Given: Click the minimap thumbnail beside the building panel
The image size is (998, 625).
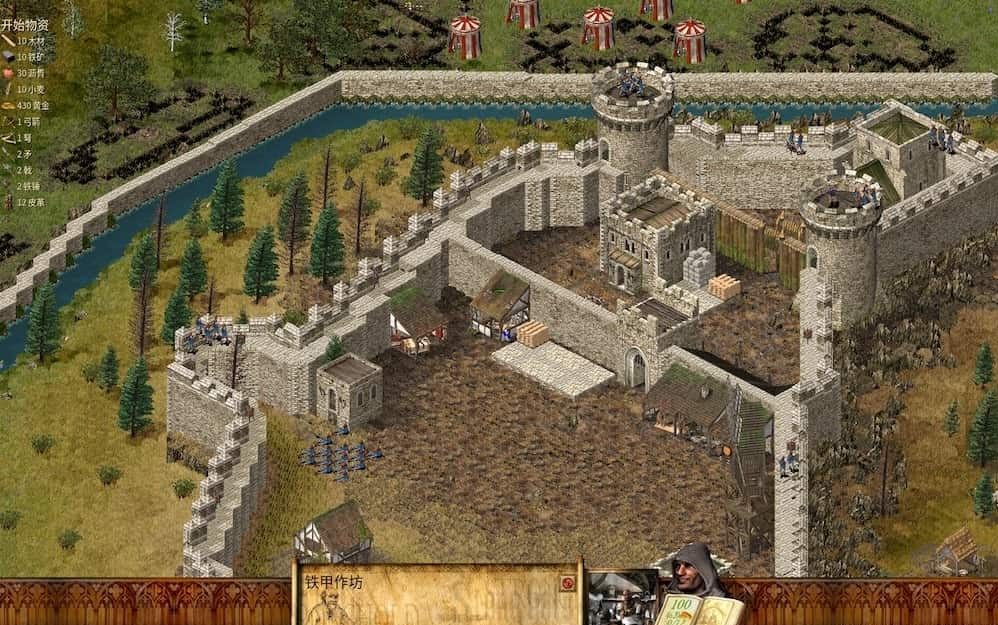Looking at the screenshot, I should [623, 597].
